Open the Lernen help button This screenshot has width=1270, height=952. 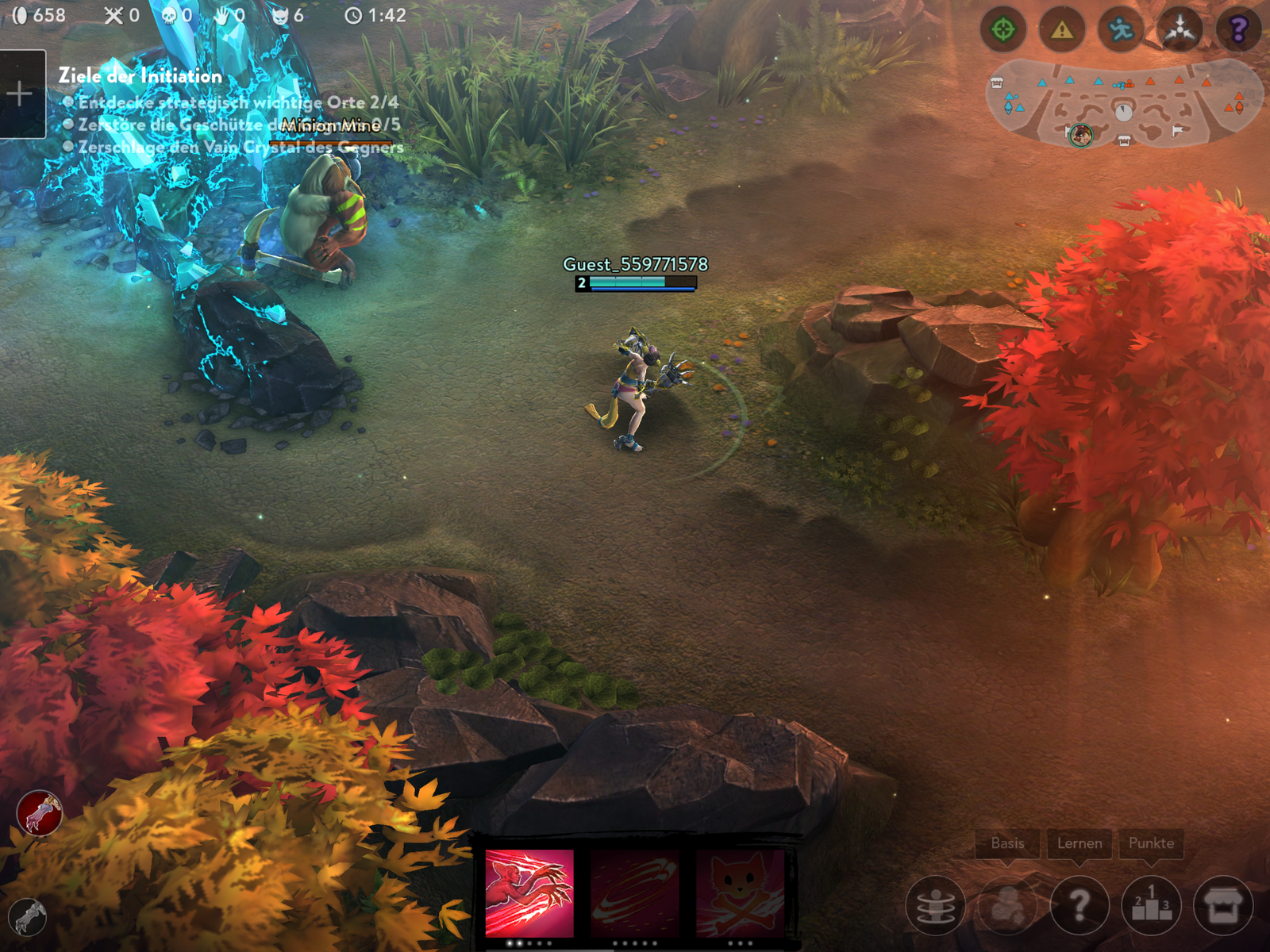tap(1079, 905)
